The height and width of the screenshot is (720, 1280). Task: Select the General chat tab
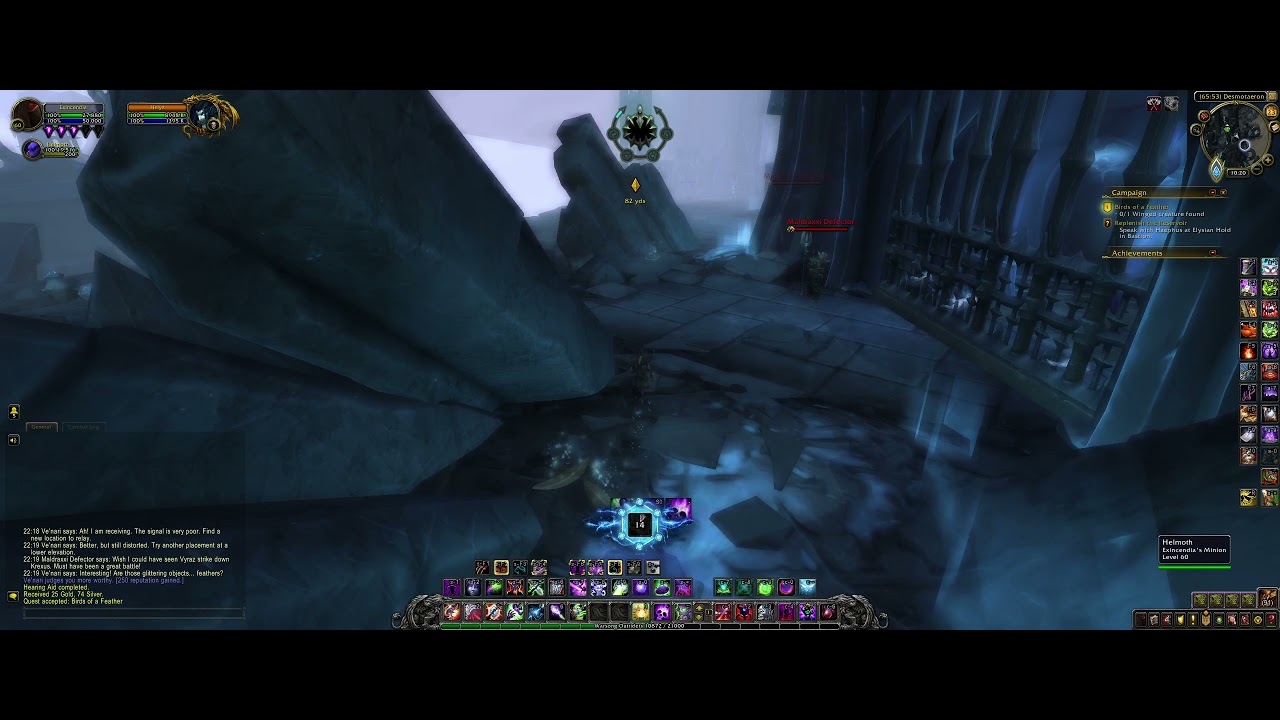pos(41,426)
